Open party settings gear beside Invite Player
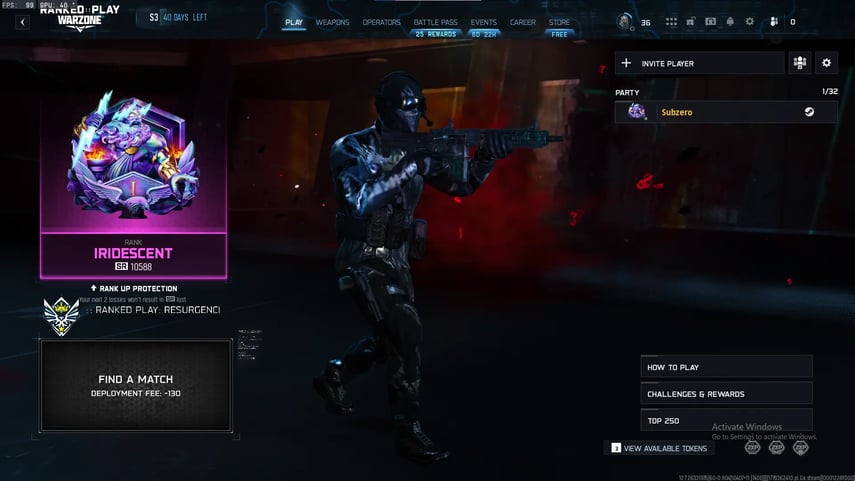 point(826,63)
